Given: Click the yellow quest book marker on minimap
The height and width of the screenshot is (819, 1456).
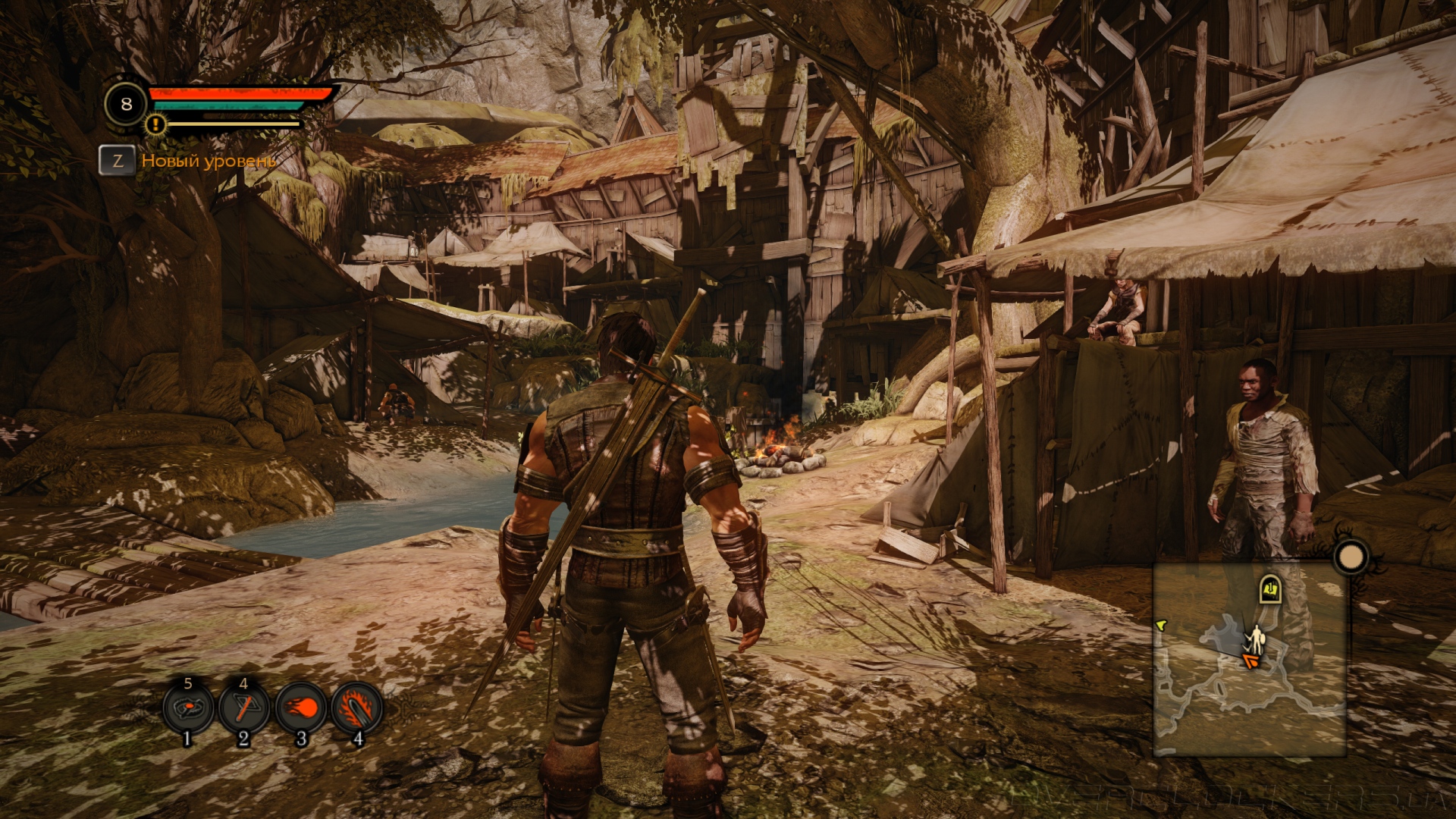Looking at the screenshot, I should [x=1271, y=588].
